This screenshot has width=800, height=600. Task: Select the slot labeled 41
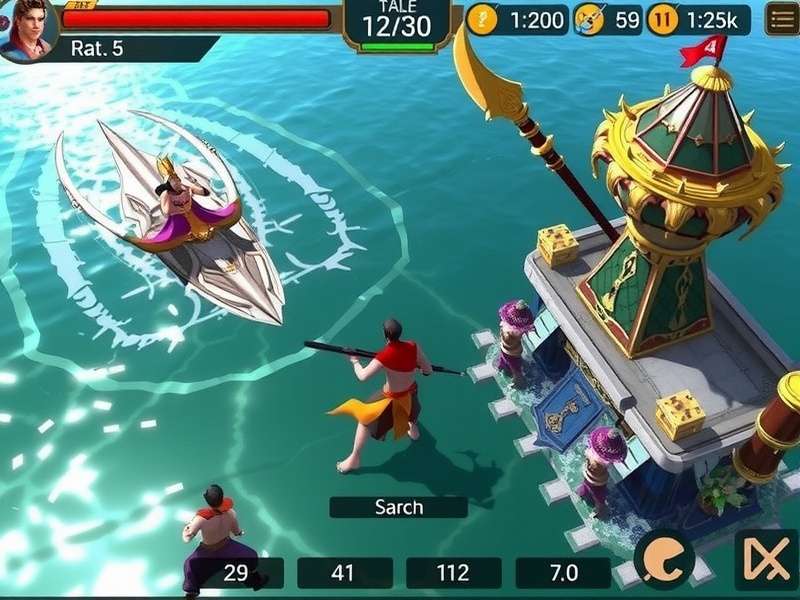[343, 573]
